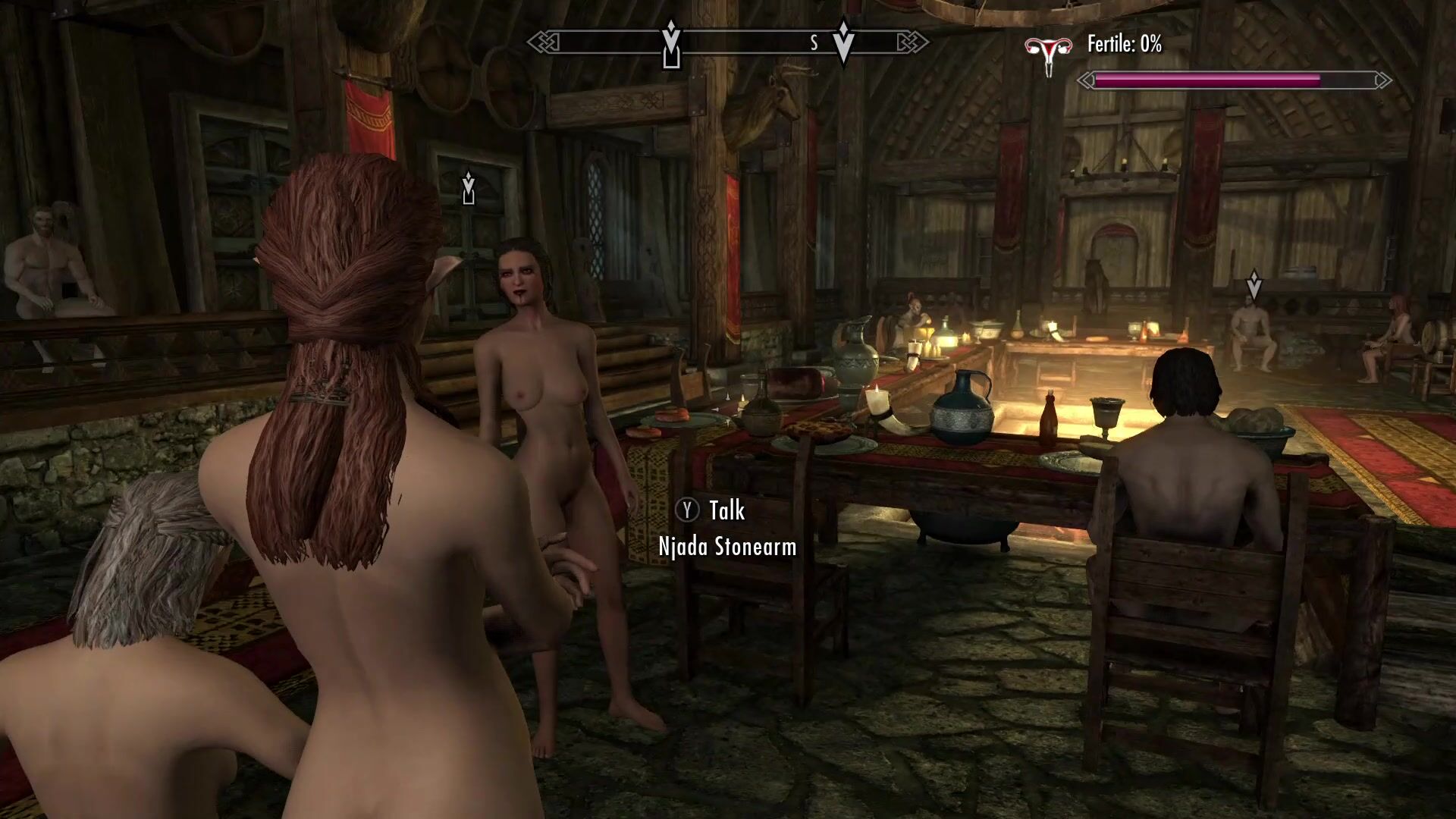
Task: Click the compass quest marker beside the S
Action: [843, 42]
